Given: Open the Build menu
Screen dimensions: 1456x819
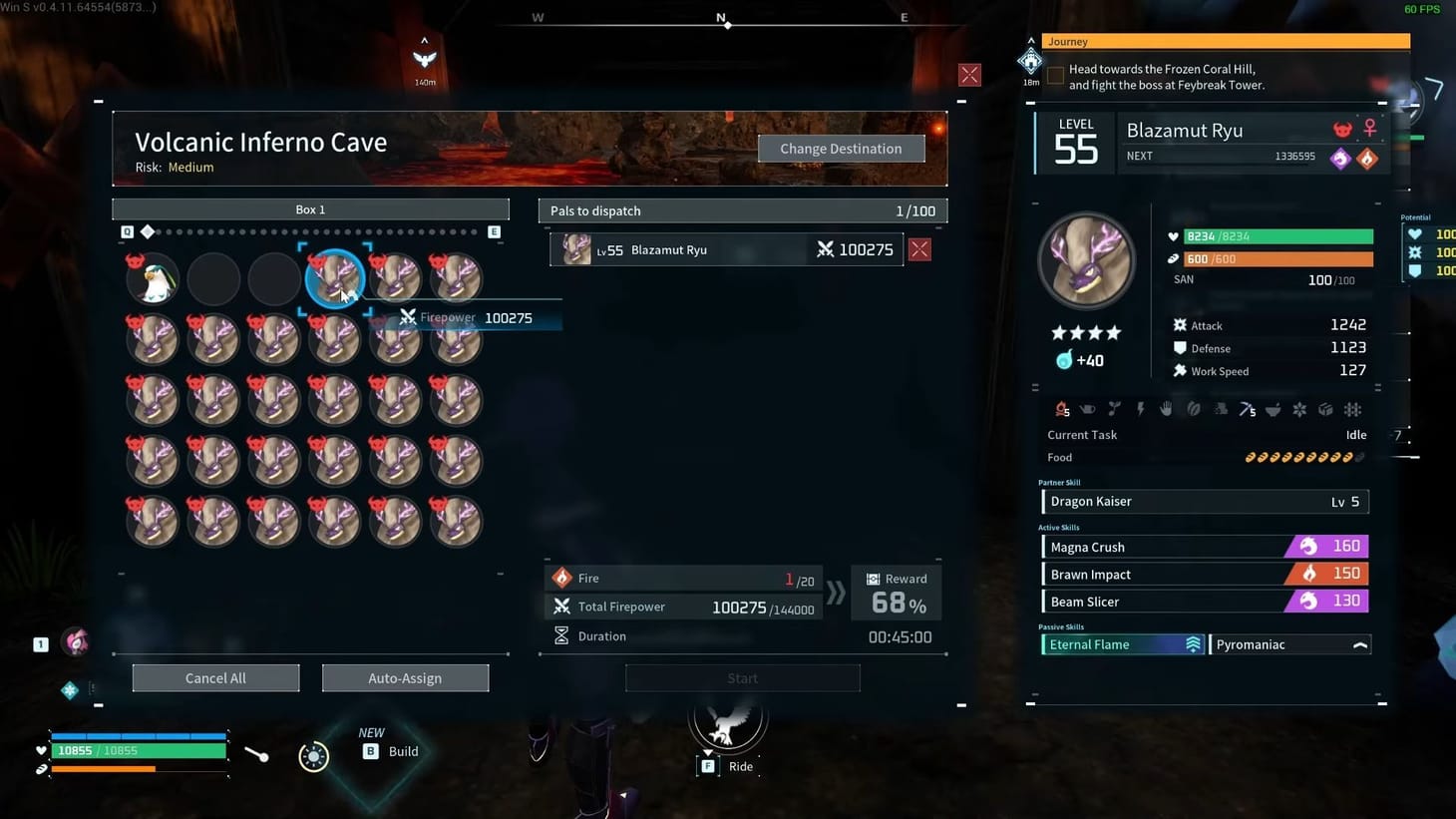Looking at the screenshot, I should click(x=390, y=750).
